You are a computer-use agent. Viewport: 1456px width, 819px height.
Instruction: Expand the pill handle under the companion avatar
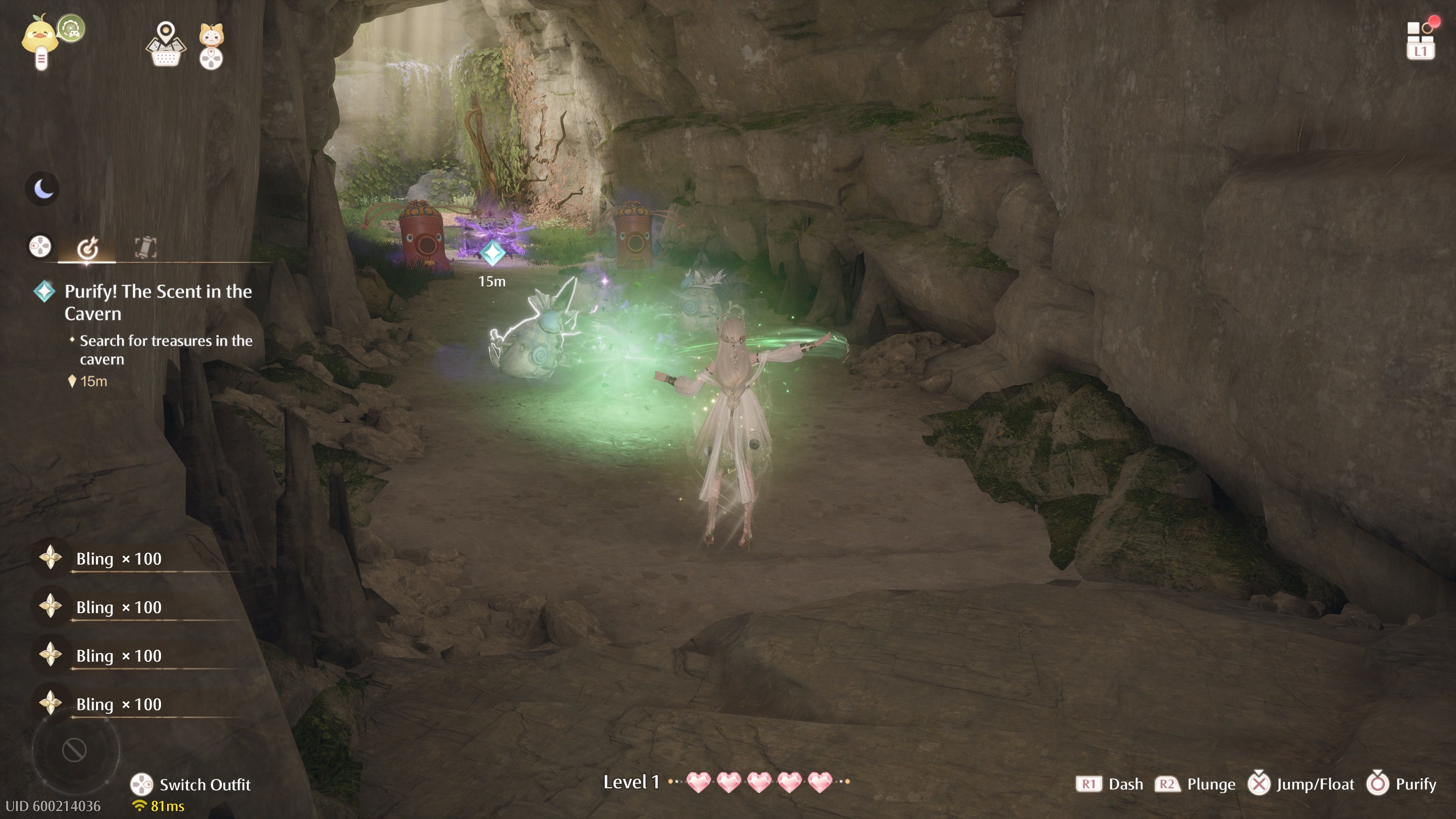click(41, 60)
